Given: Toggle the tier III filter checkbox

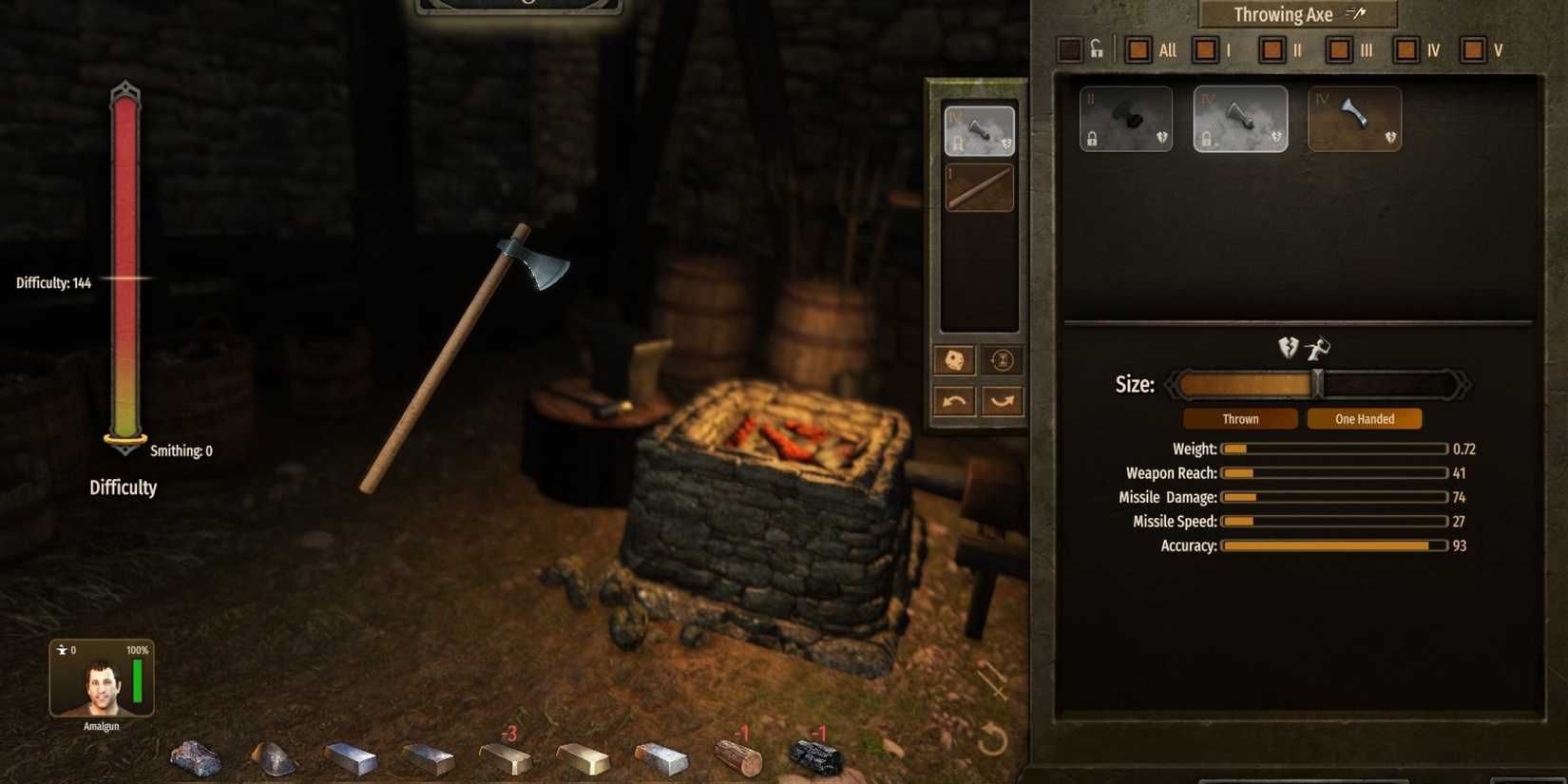Looking at the screenshot, I should pyautogui.click(x=1340, y=49).
